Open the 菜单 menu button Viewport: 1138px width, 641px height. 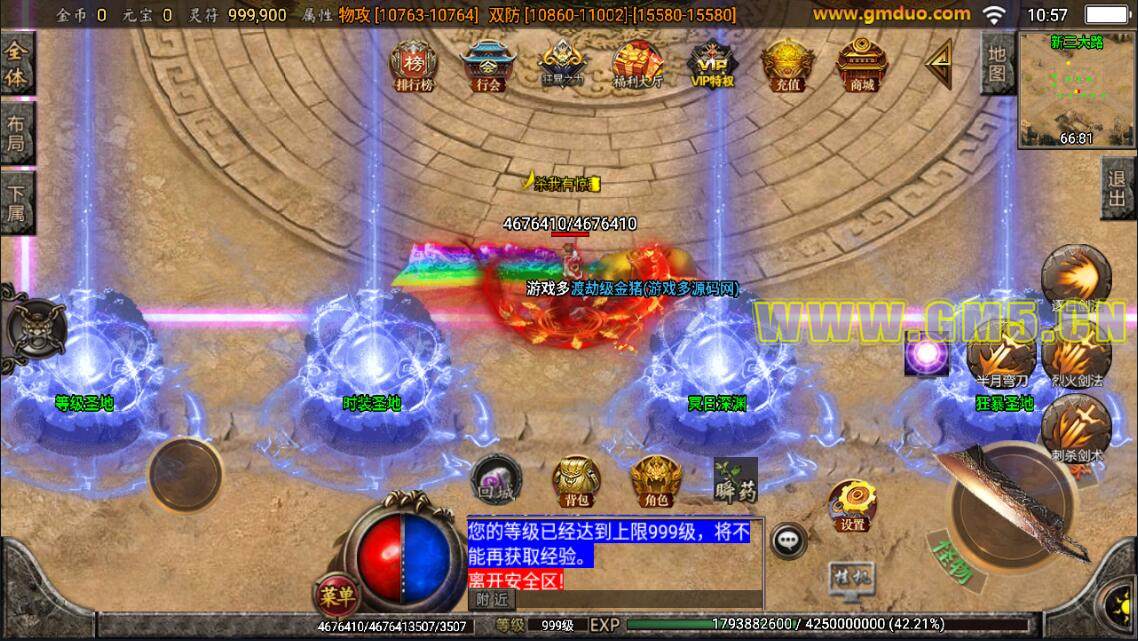pyautogui.click(x=337, y=597)
